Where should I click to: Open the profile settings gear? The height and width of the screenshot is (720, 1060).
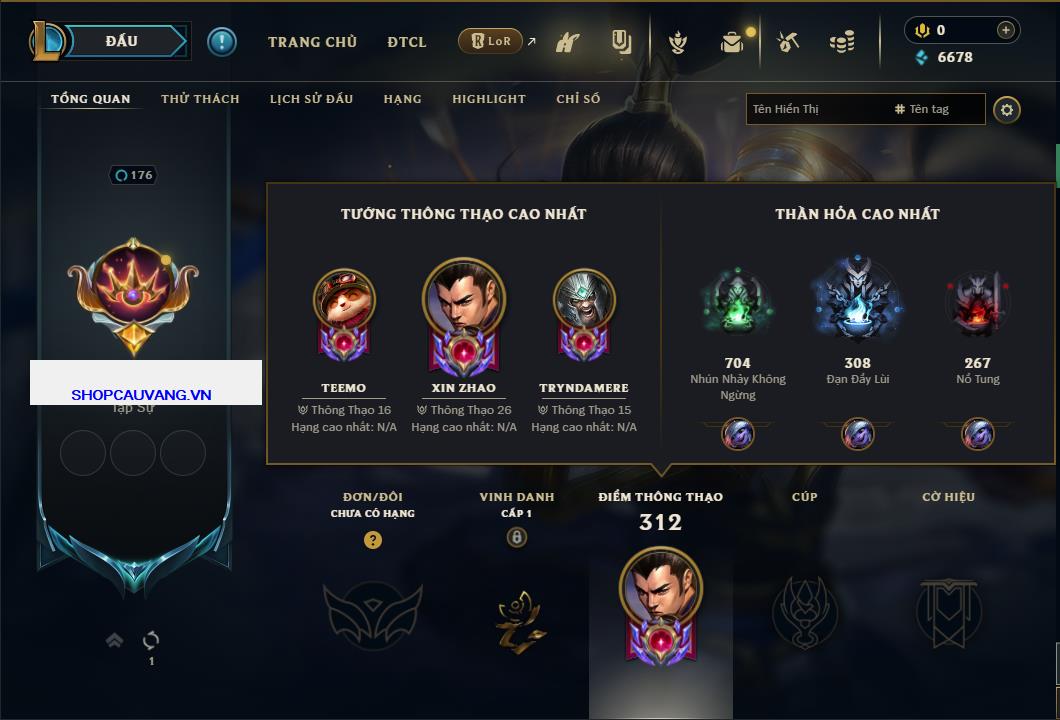[1007, 109]
